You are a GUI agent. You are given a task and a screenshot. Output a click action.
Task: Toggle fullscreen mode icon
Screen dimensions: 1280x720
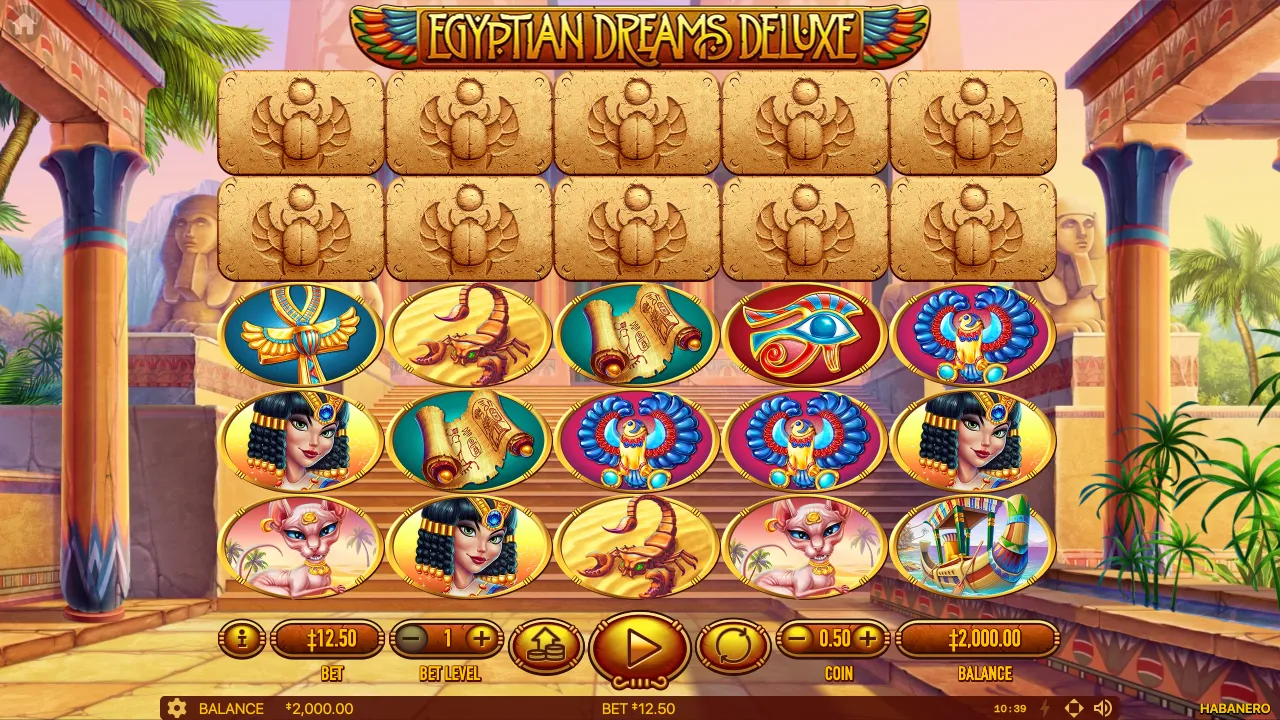point(1076,708)
